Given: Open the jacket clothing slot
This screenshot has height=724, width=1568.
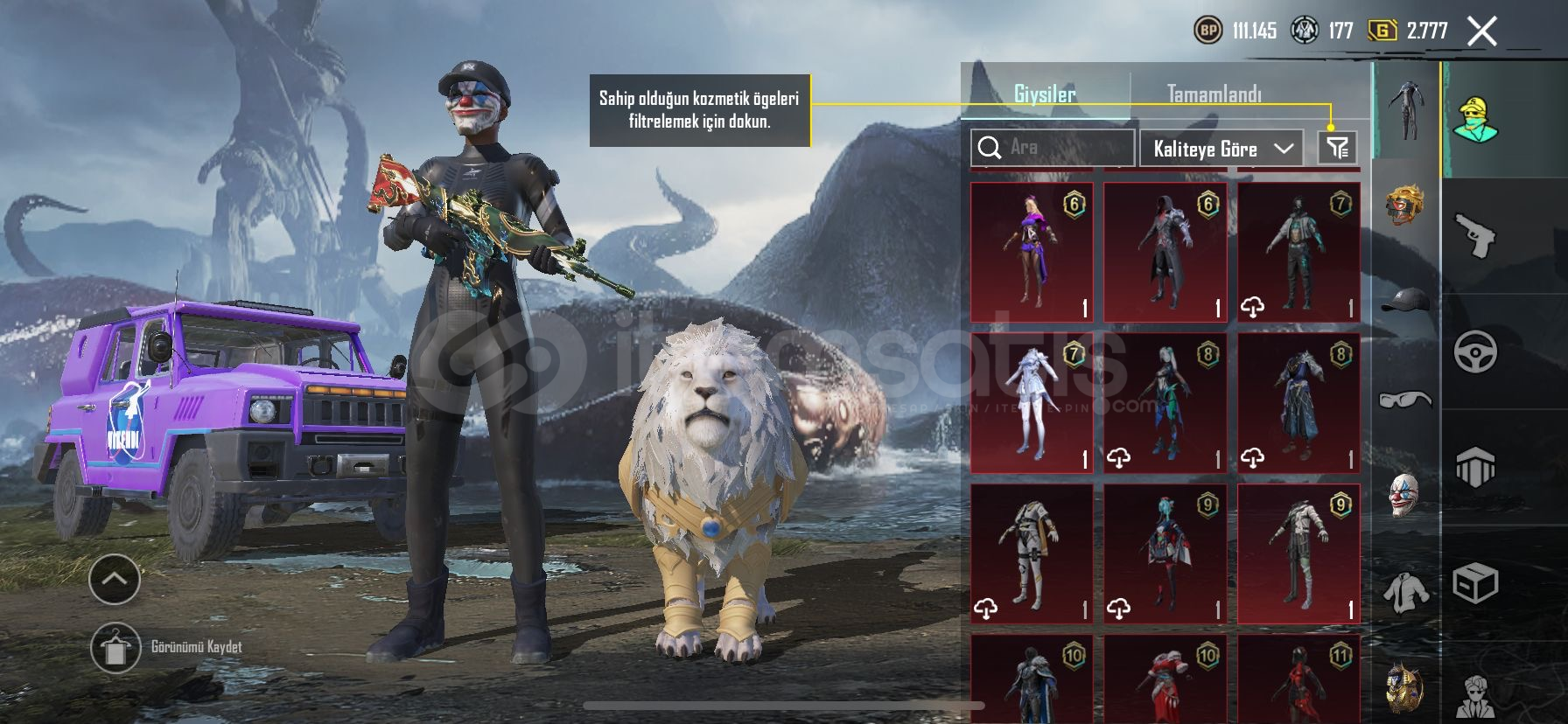Looking at the screenshot, I should (x=1405, y=592).
